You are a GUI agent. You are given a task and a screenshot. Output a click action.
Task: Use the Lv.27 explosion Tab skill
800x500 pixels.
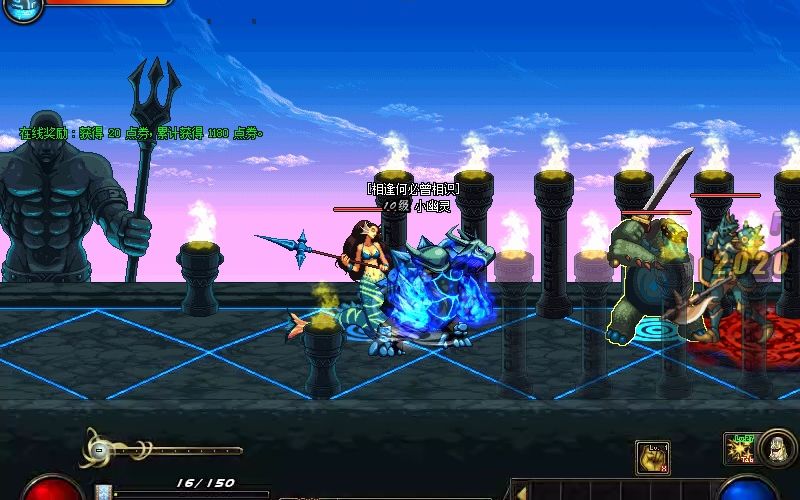[741, 450]
